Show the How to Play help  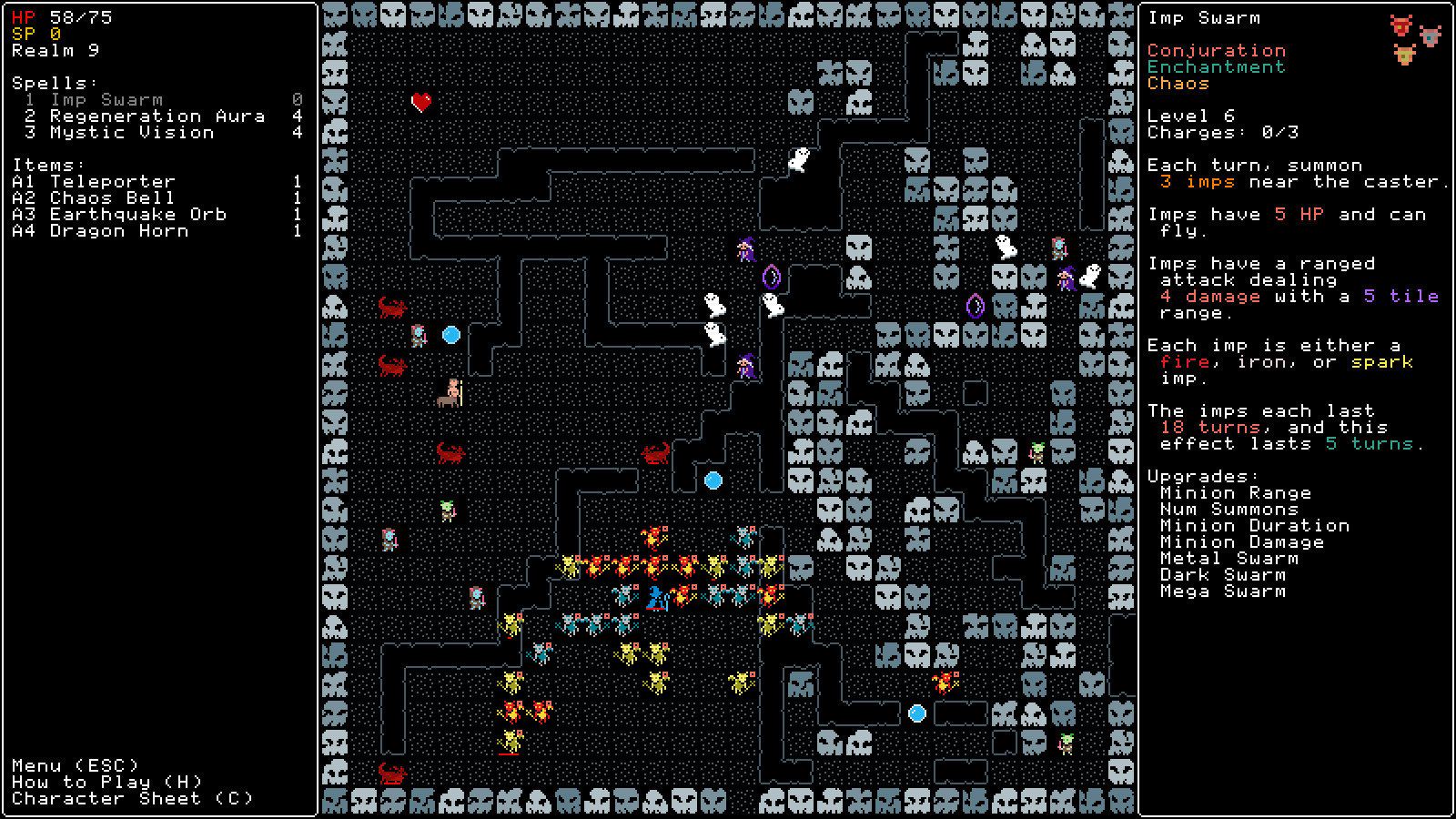tap(107, 783)
